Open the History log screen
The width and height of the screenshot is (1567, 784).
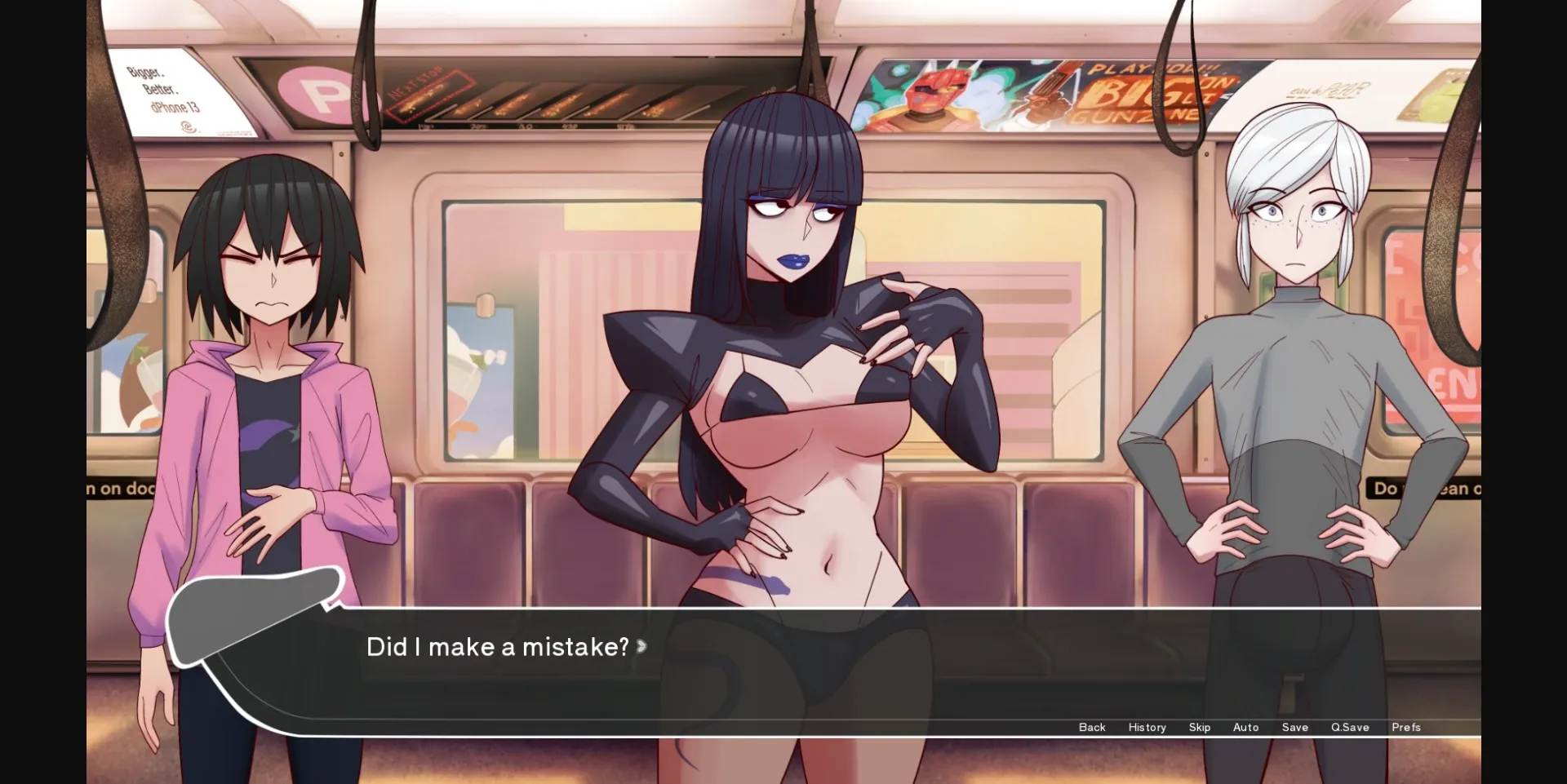[1147, 727]
